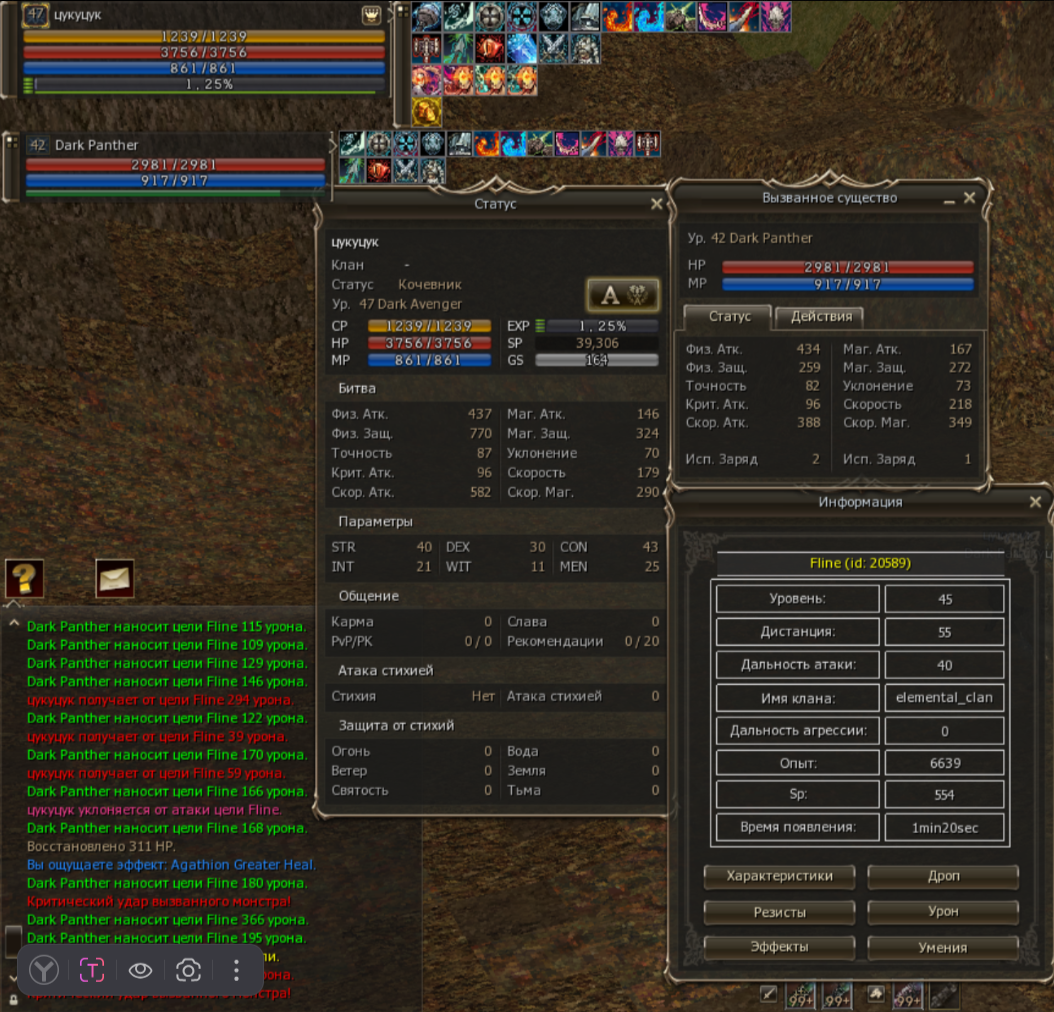Open the yellow question mark help icon

click(23, 578)
